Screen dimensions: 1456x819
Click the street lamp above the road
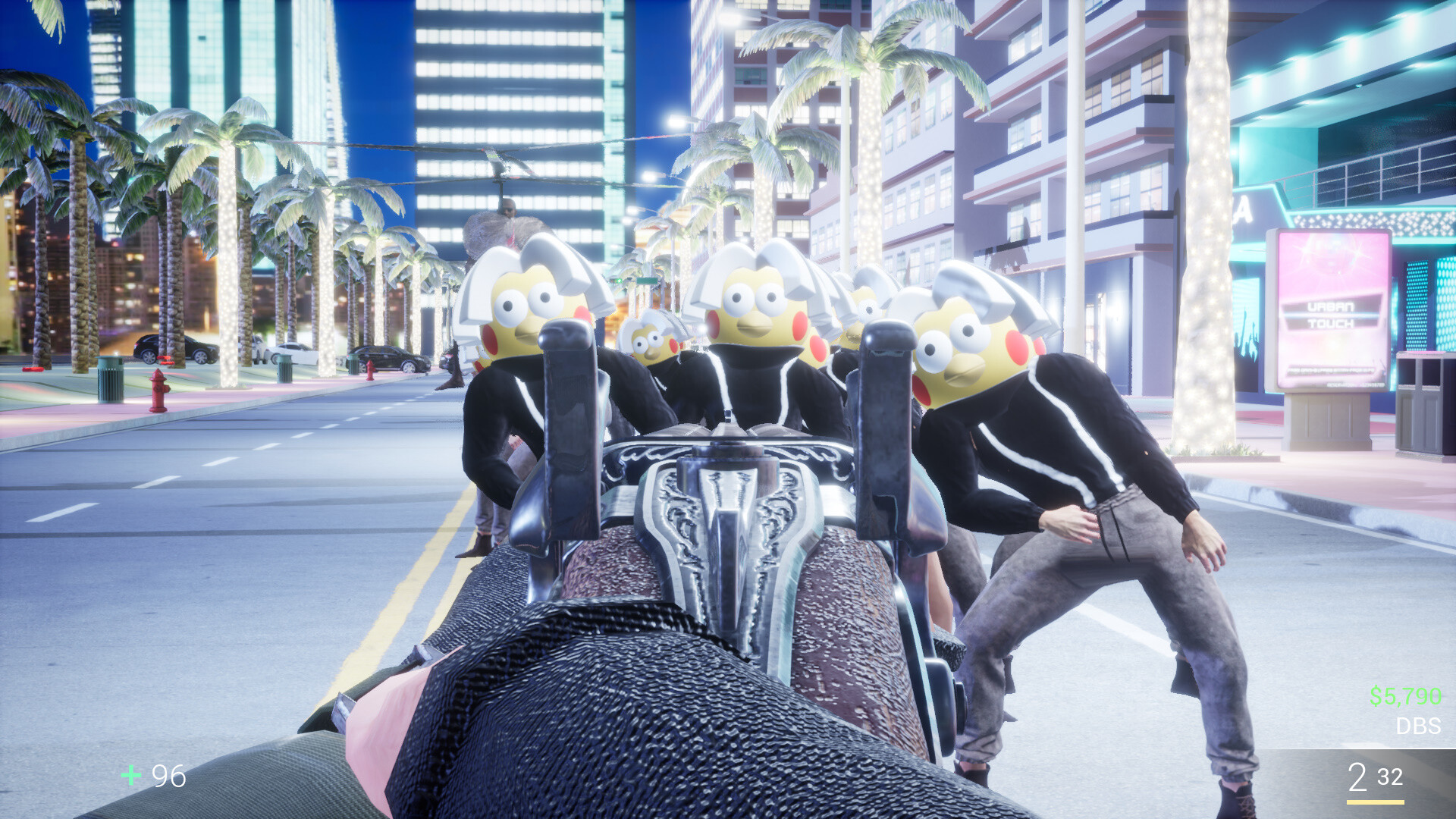(x=675, y=121)
